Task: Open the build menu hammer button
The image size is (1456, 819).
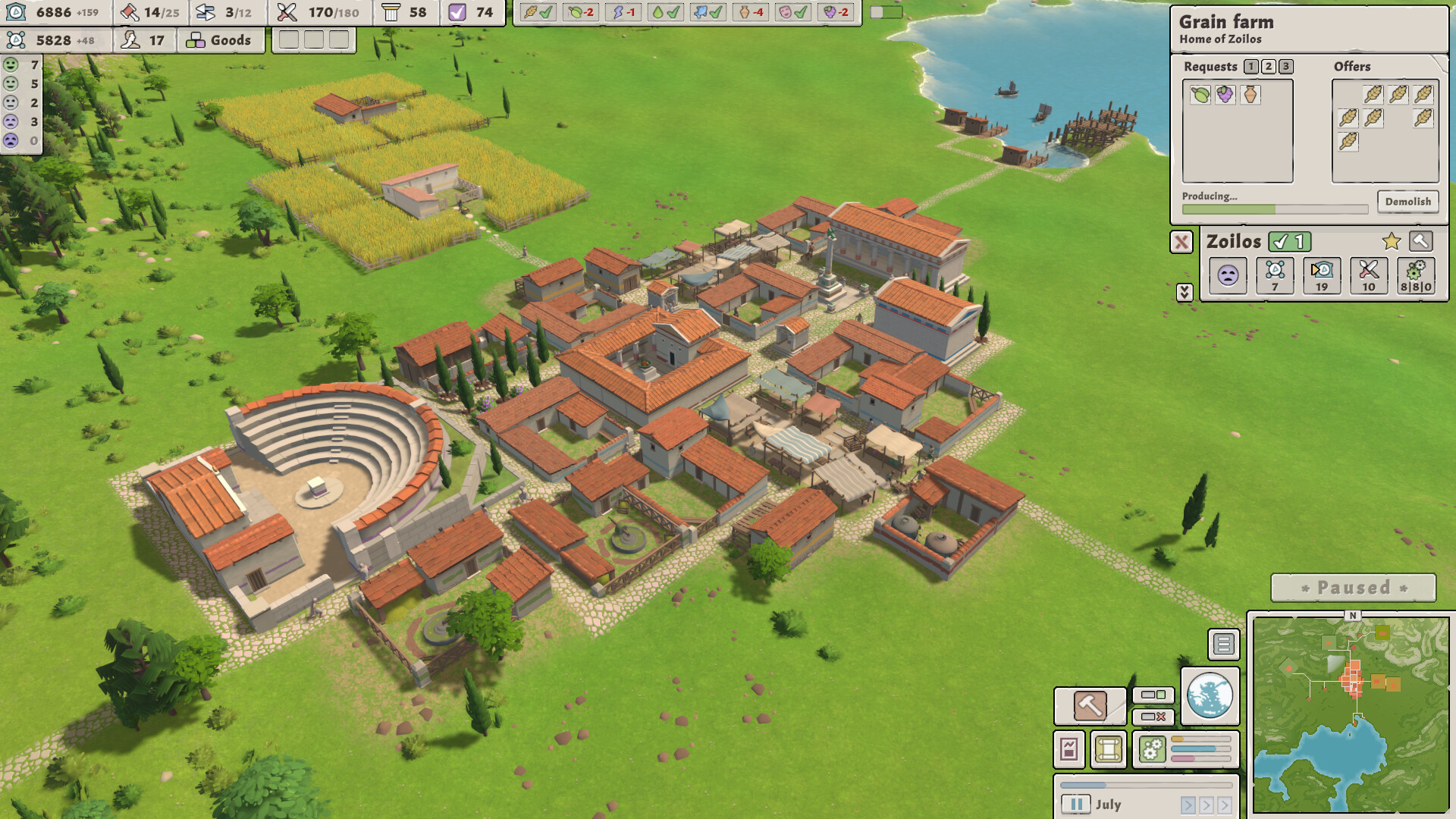Action: [1090, 706]
